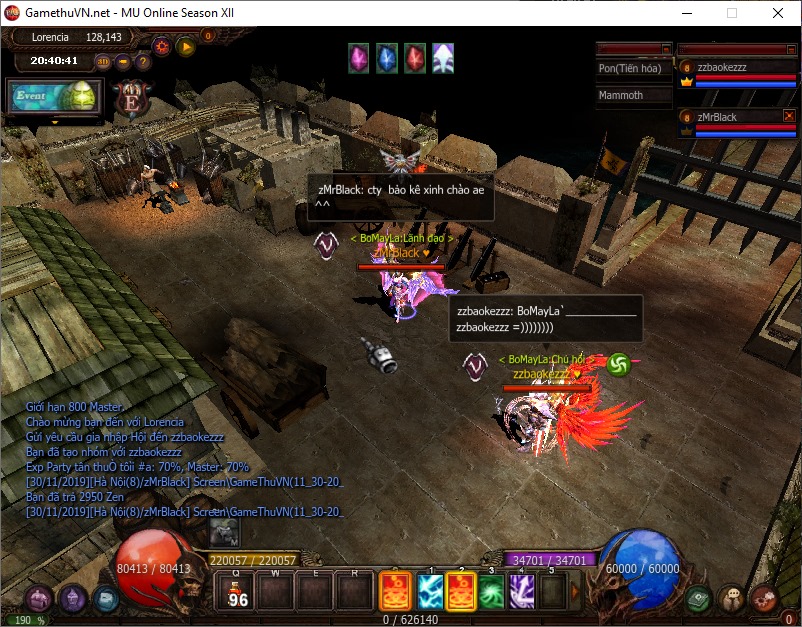802x627 pixels.
Task: Open the green book icon menu
Action: point(698,598)
